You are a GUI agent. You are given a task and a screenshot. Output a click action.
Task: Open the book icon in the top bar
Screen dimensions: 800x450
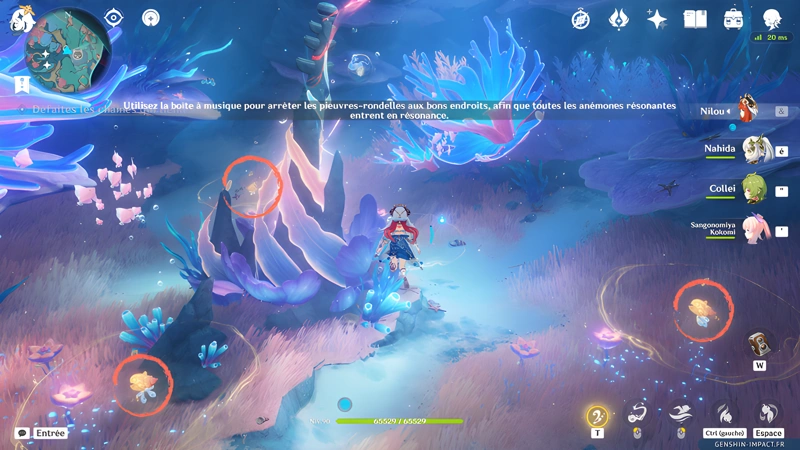pyautogui.click(x=695, y=19)
